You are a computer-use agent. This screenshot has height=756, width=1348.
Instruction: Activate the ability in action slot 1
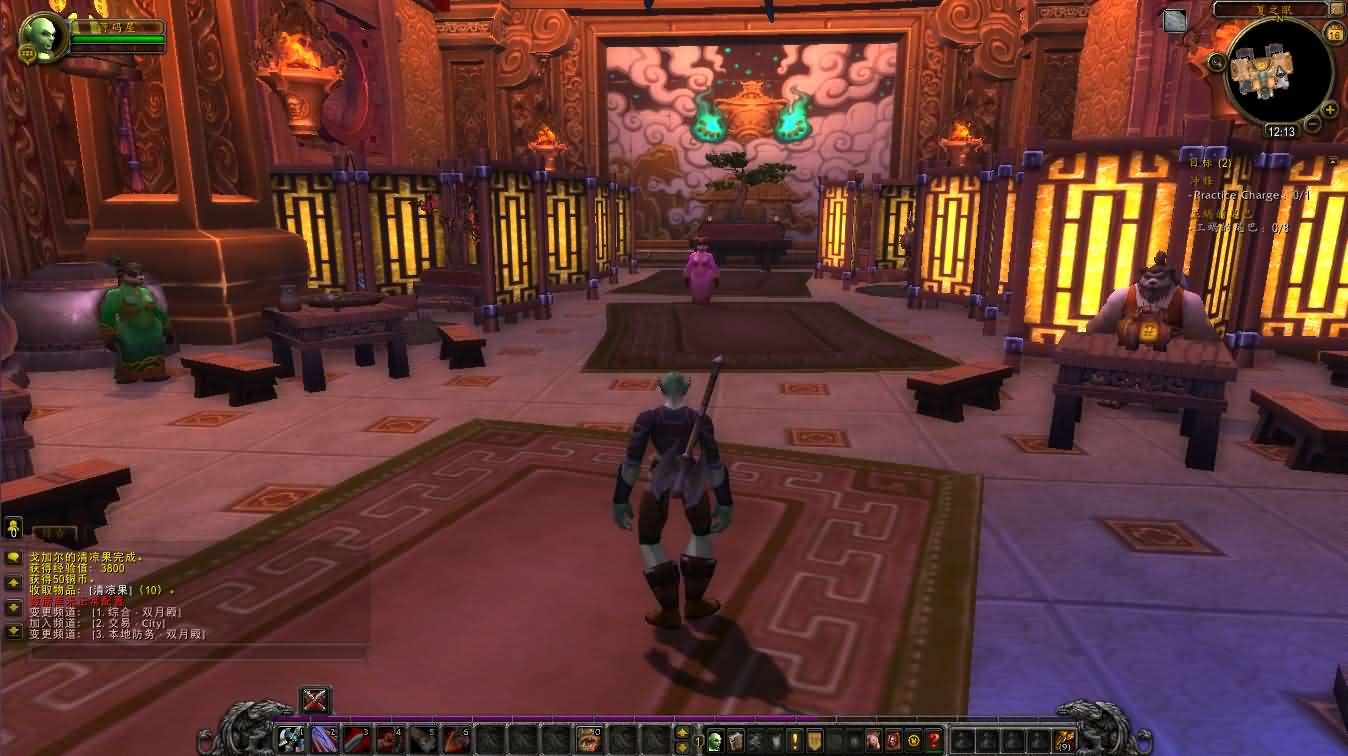(x=292, y=740)
